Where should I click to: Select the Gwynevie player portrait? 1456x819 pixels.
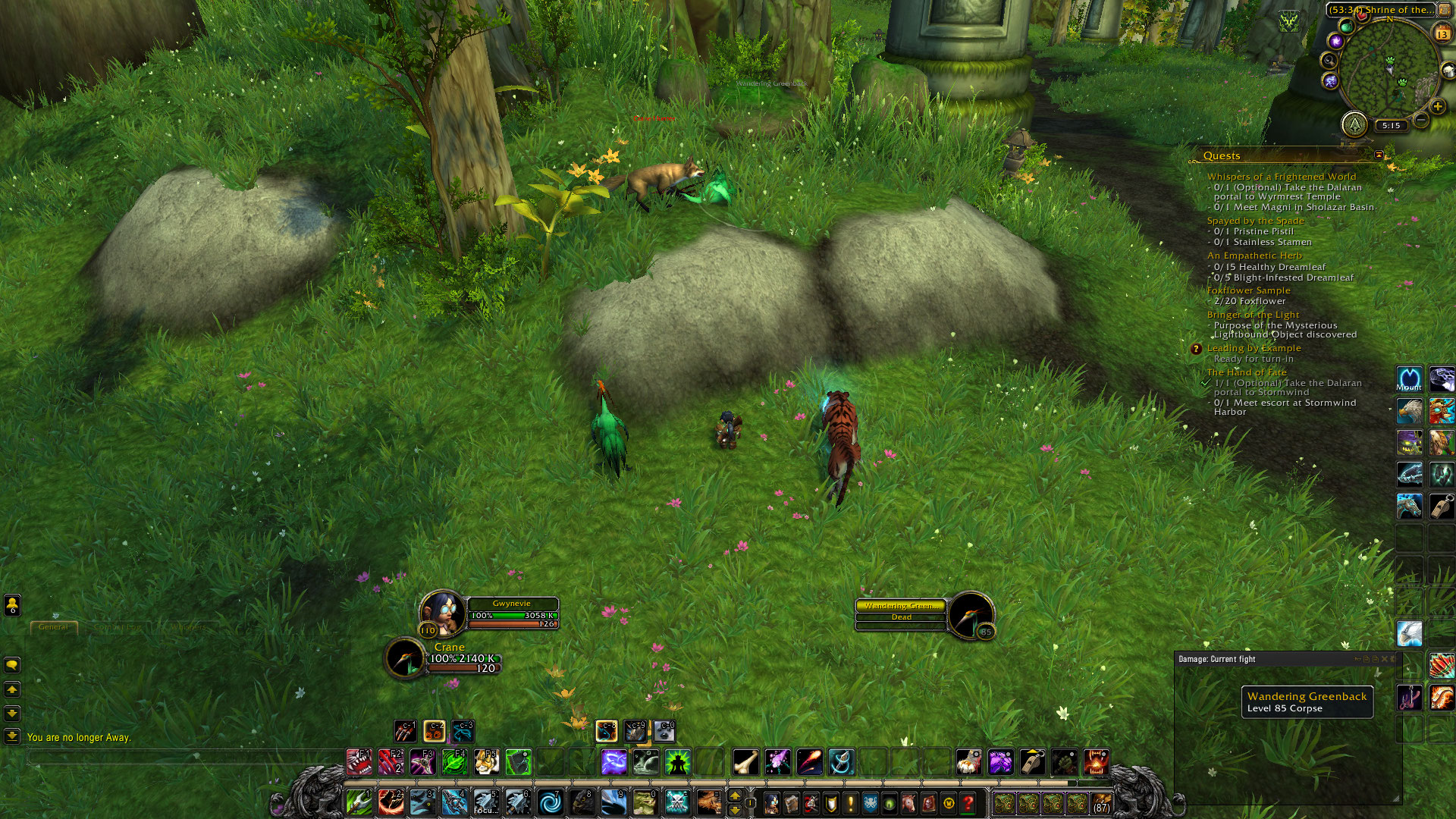(442, 610)
